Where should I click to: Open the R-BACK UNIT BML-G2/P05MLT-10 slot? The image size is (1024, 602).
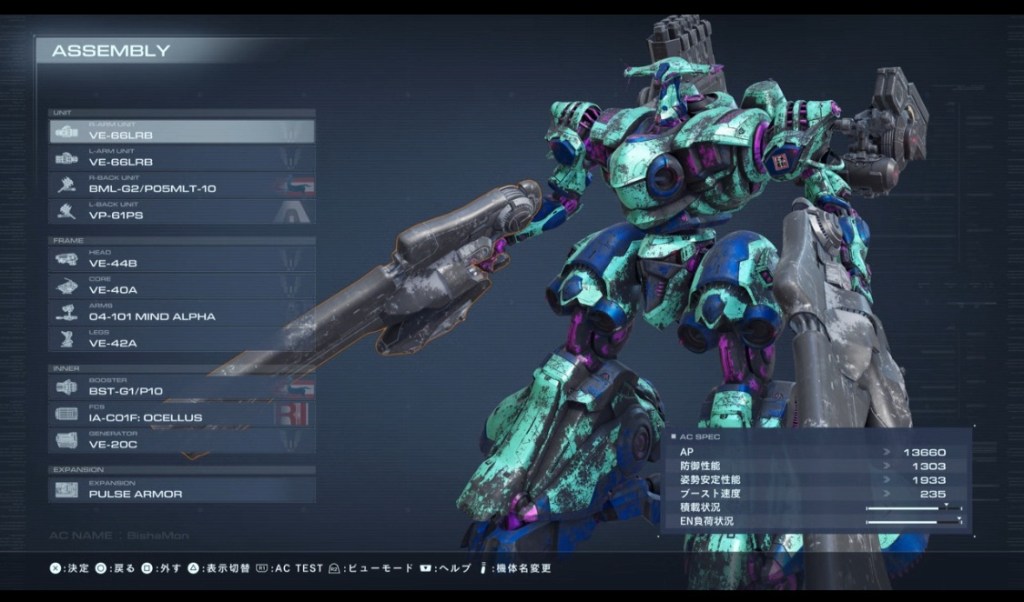point(182,185)
